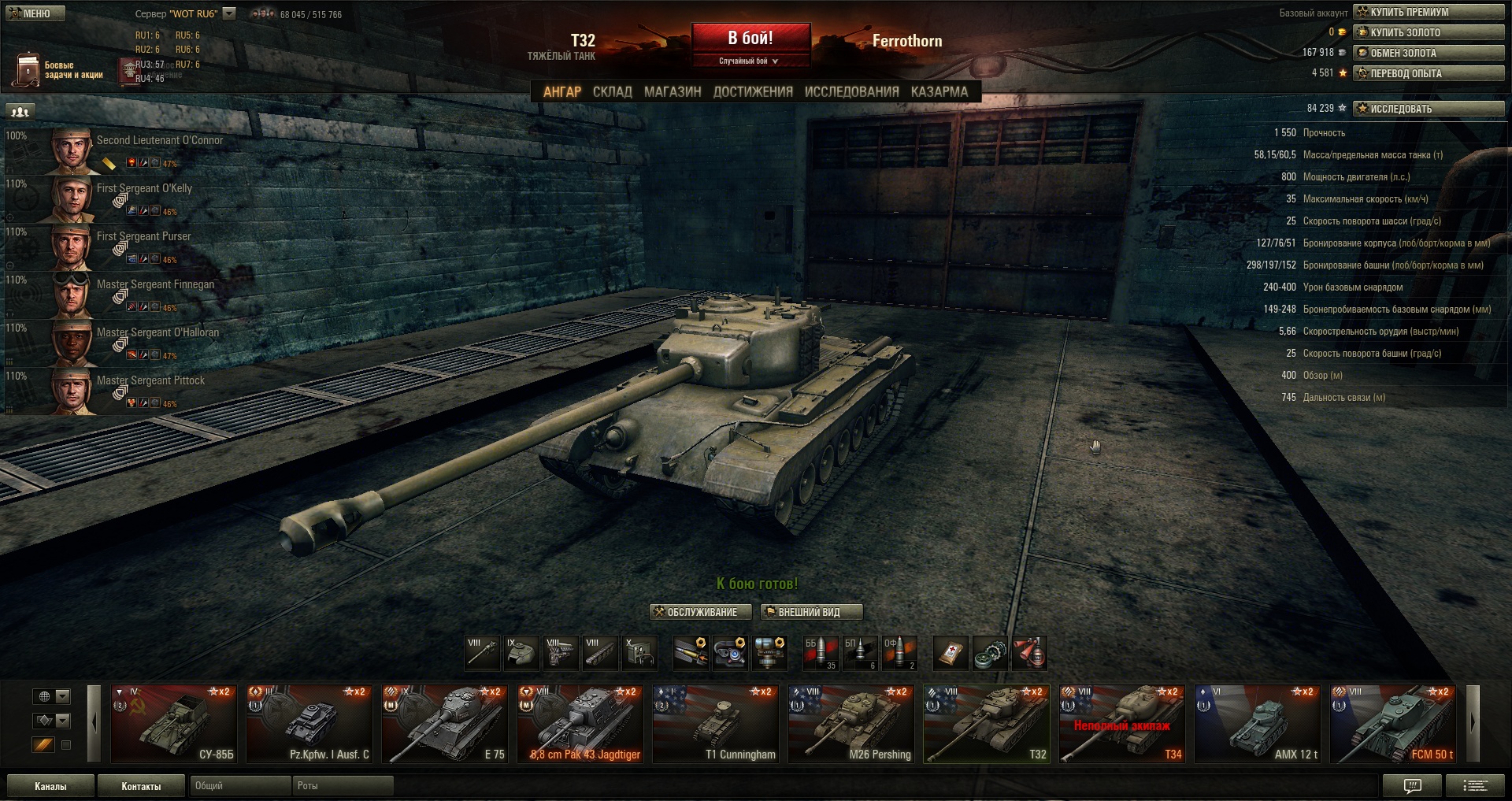Viewport: 1512px width, 801px height.
Task: Click the КУПИТЬ ПРЕМИУМ button
Action: 1429,12
